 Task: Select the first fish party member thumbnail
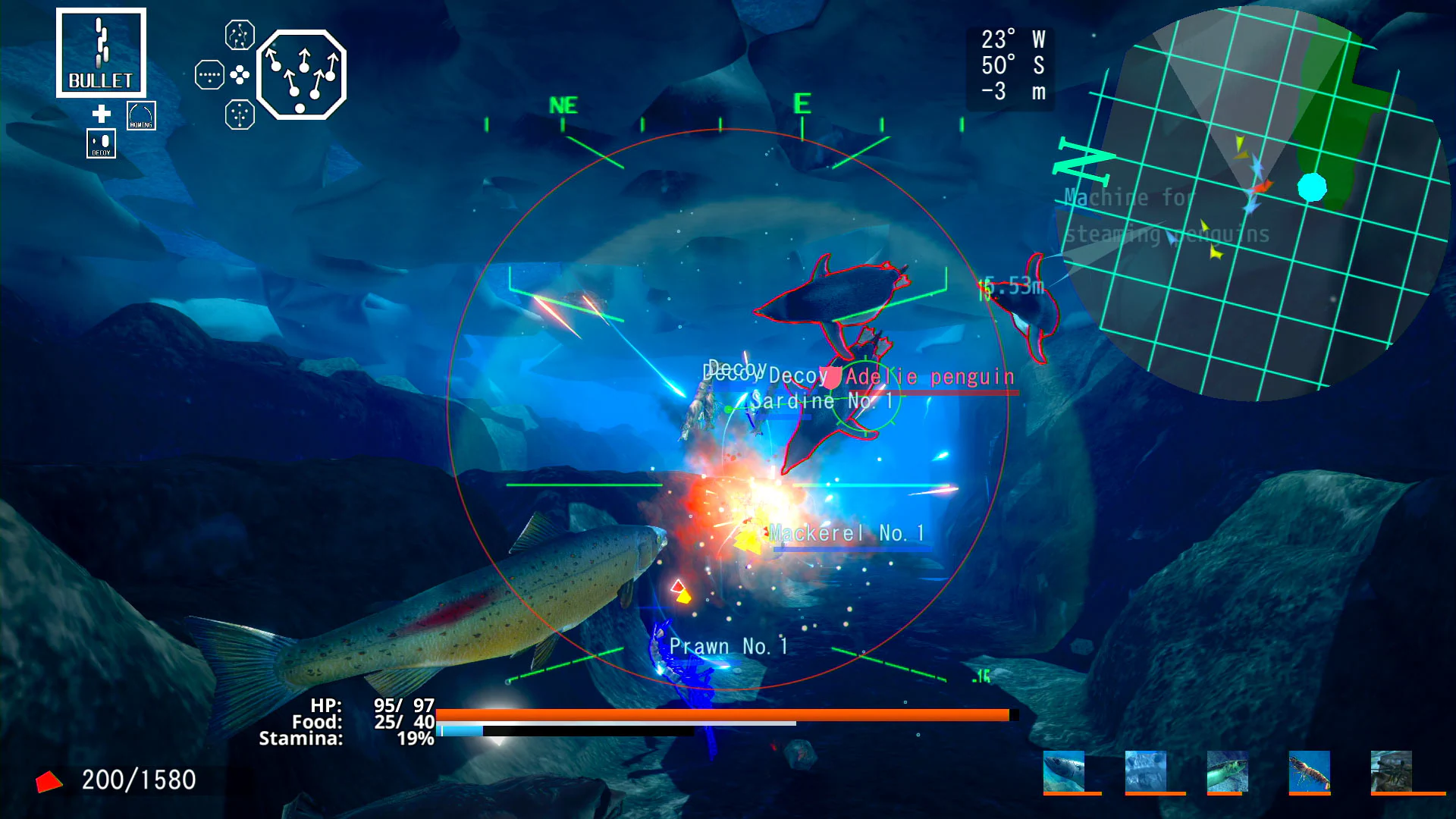(x=1065, y=771)
